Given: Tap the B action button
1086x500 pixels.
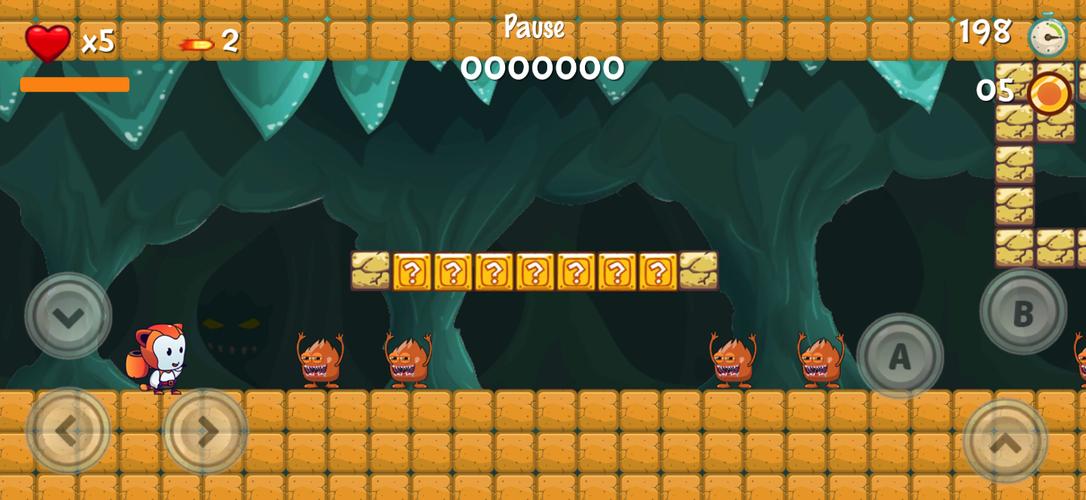Looking at the screenshot, I should 1022,312.
